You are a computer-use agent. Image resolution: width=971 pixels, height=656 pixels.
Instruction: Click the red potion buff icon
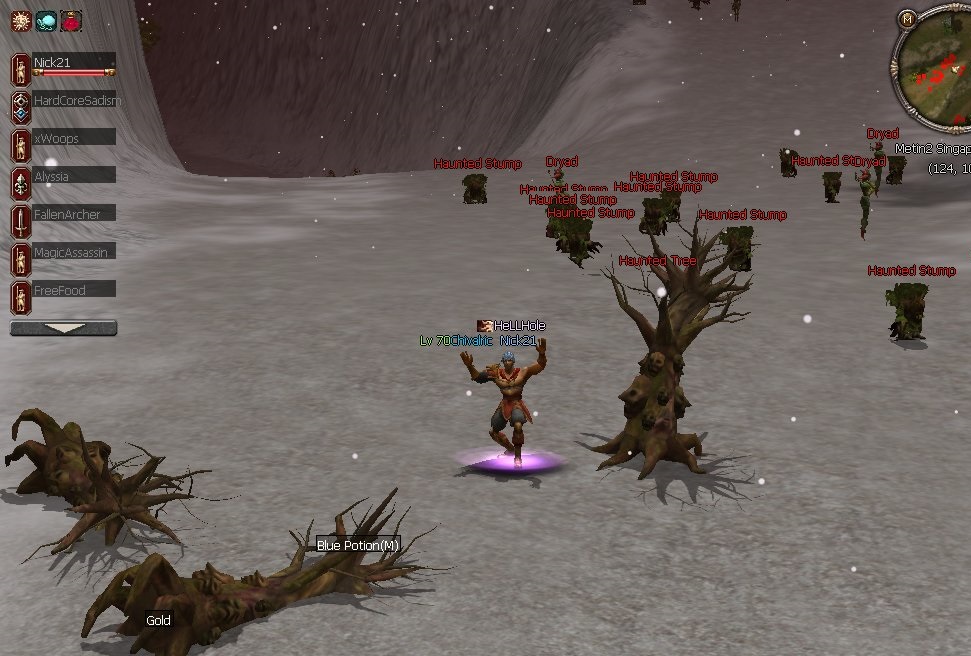pos(71,20)
